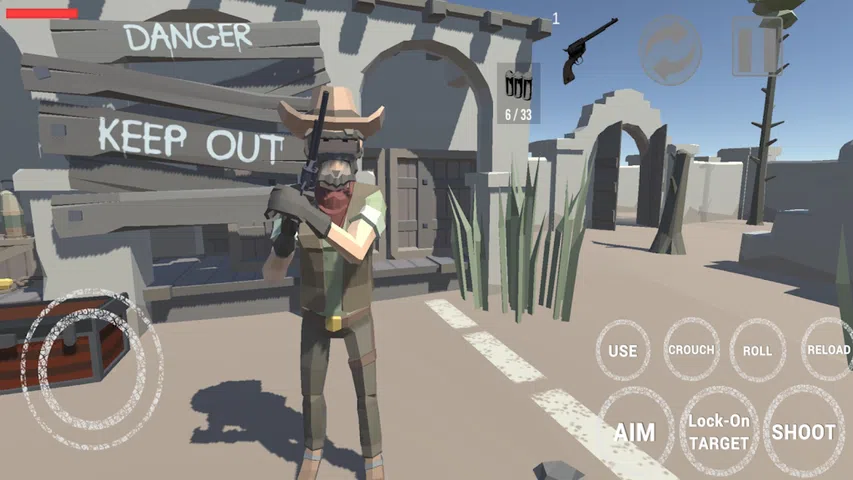Click the revolver weapon icon
The width and height of the screenshot is (853, 480).
[590, 47]
